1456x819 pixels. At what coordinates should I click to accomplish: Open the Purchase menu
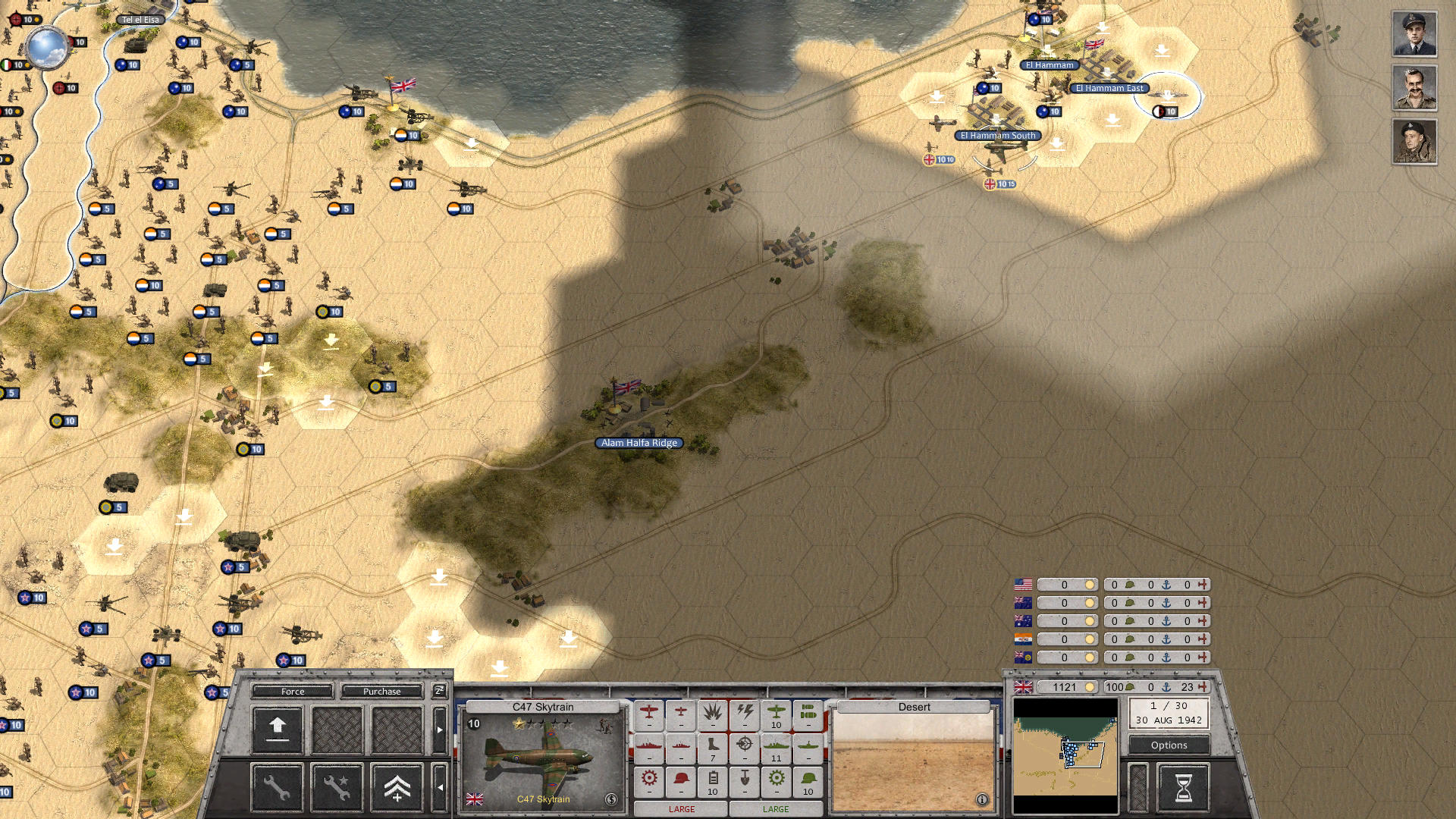coord(381,691)
